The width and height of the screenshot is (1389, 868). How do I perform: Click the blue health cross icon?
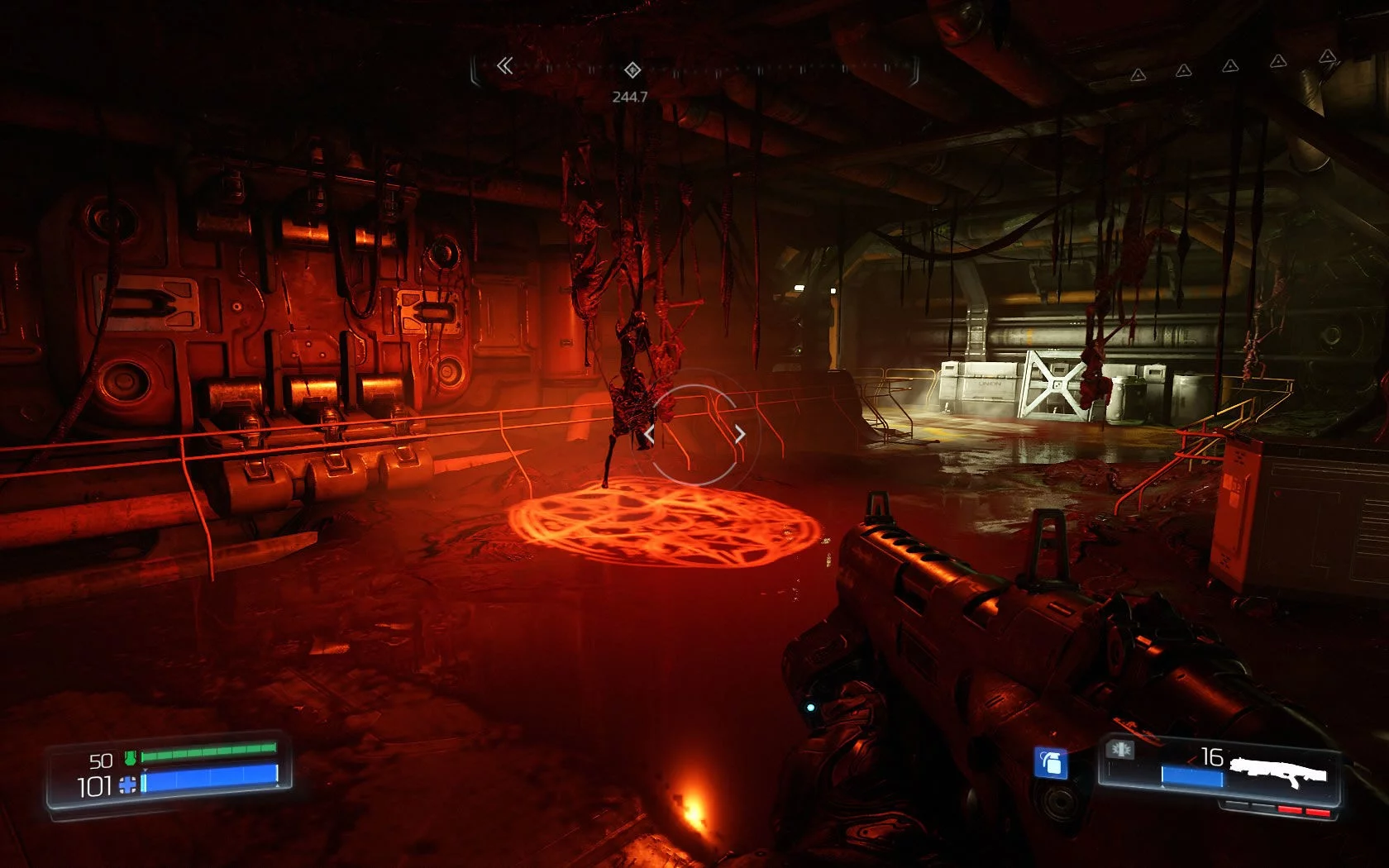point(128,785)
